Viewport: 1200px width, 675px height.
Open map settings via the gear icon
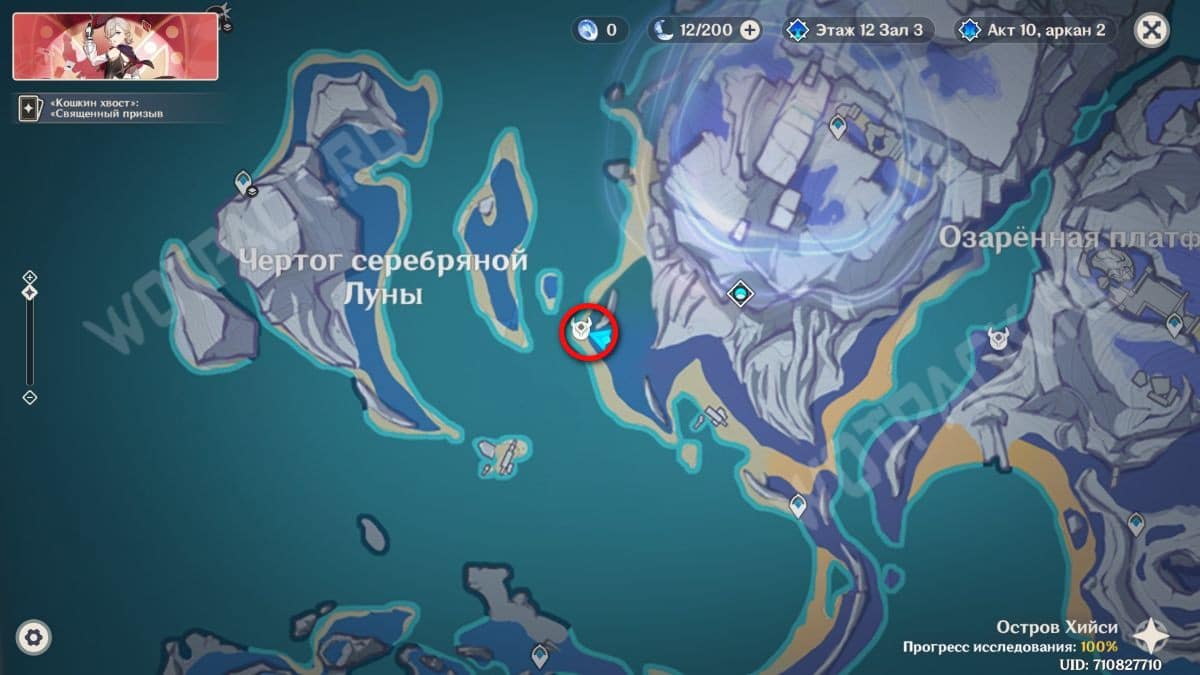tap(34, 637)
